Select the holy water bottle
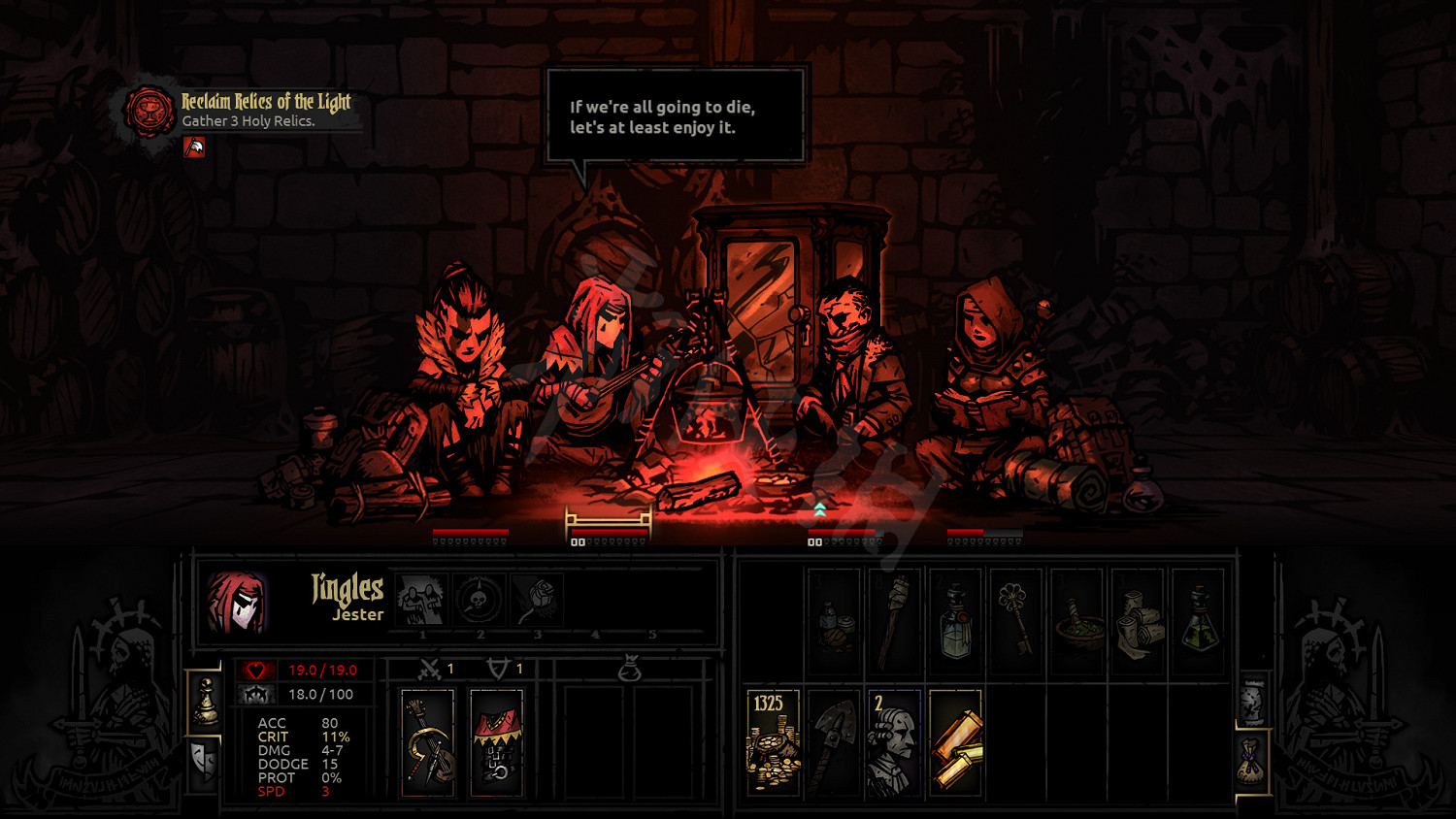The height and width of the screenshot is (819, 1456). pyautogui.click(x=955, y=622)
